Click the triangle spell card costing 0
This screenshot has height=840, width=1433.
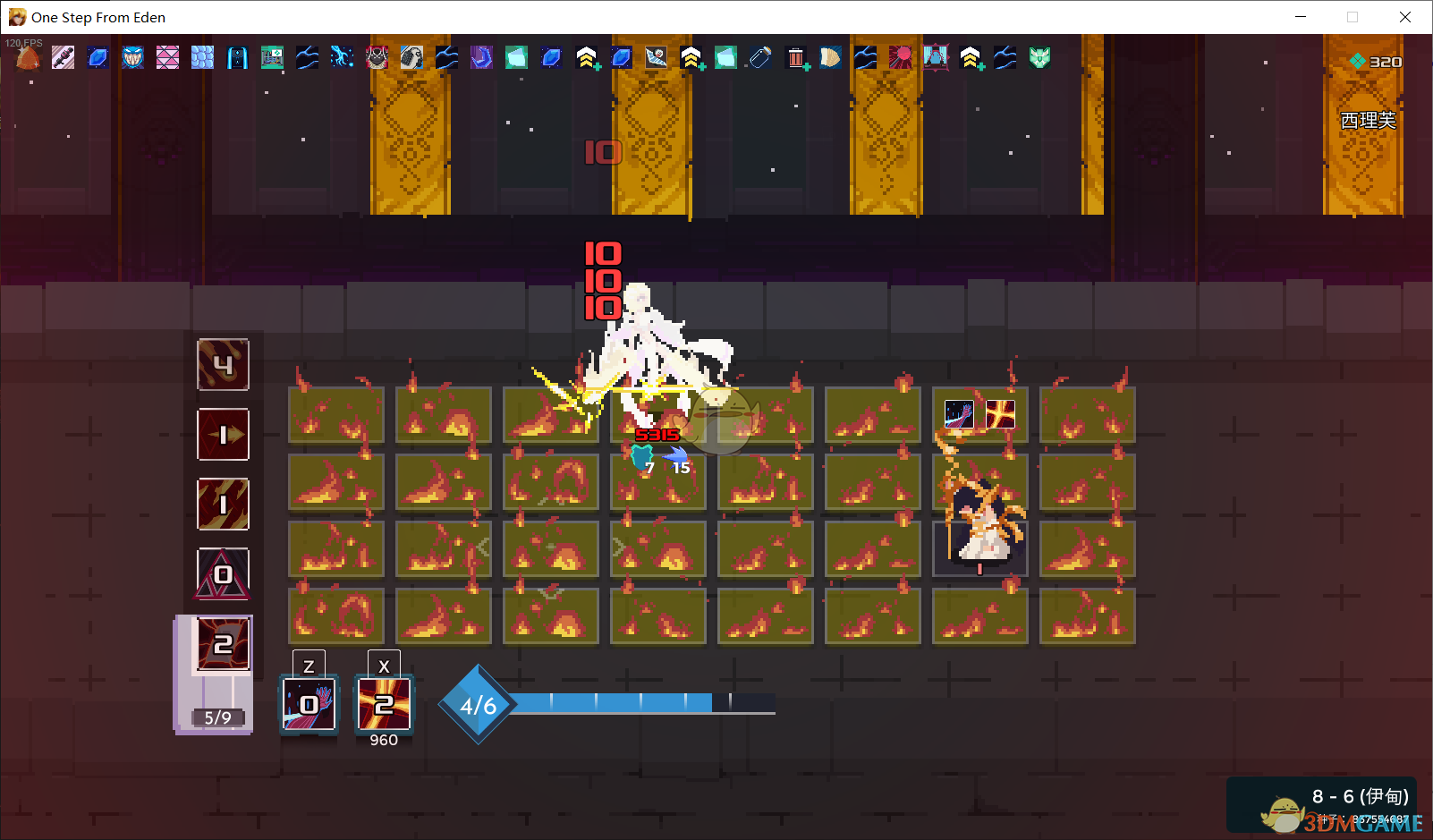tap(223, 574)
